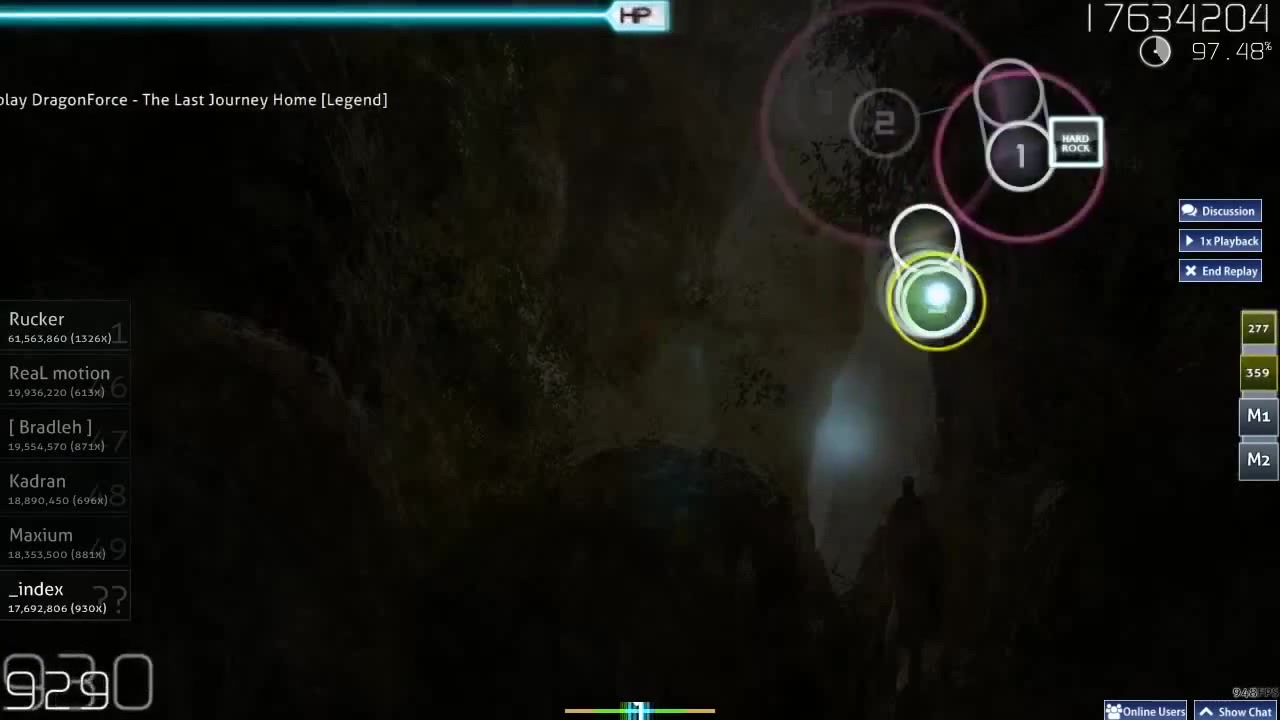Click the M2 mouse button indicator

1258,459
